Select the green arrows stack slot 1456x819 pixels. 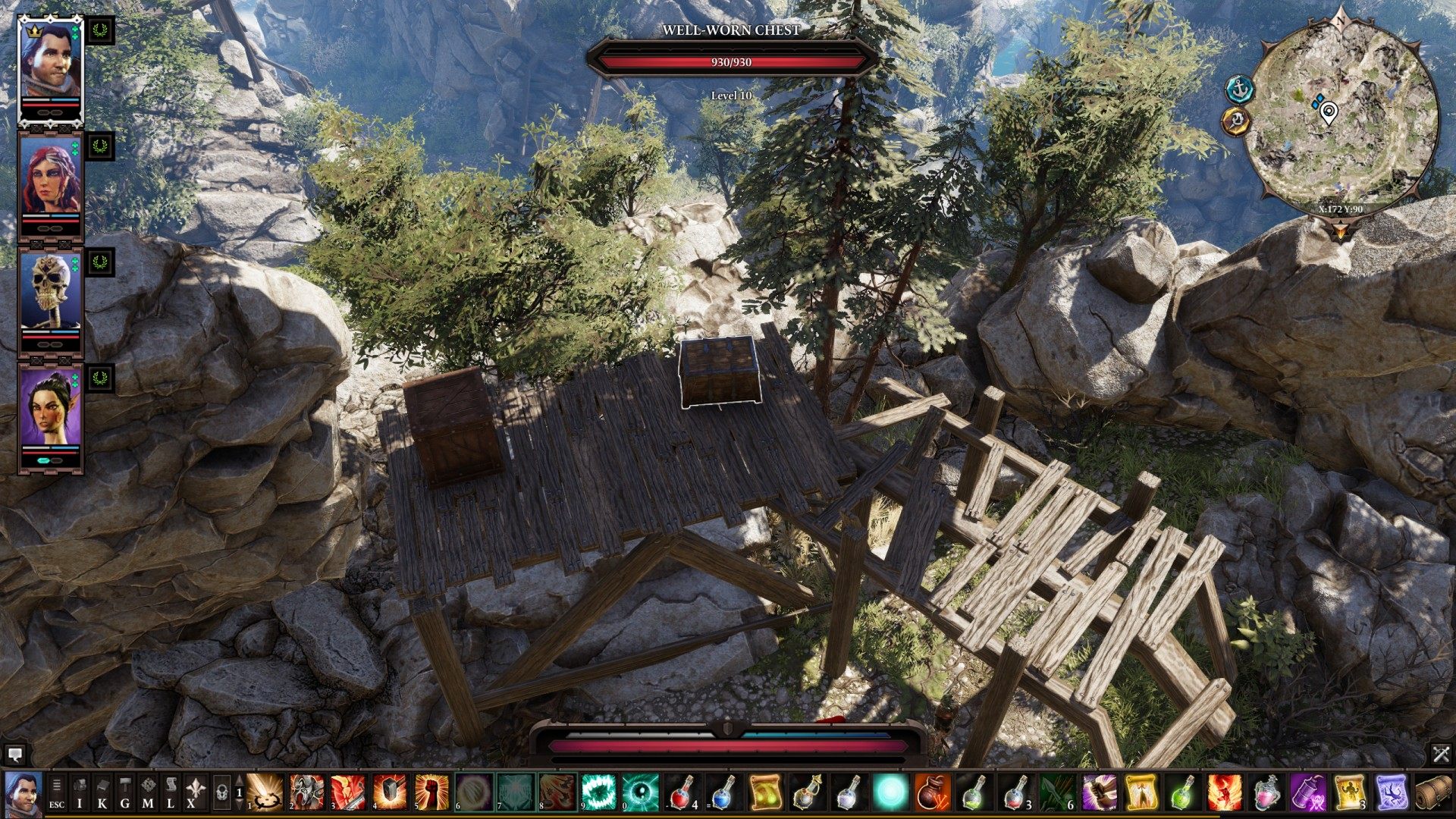[x=1057, y=793]
